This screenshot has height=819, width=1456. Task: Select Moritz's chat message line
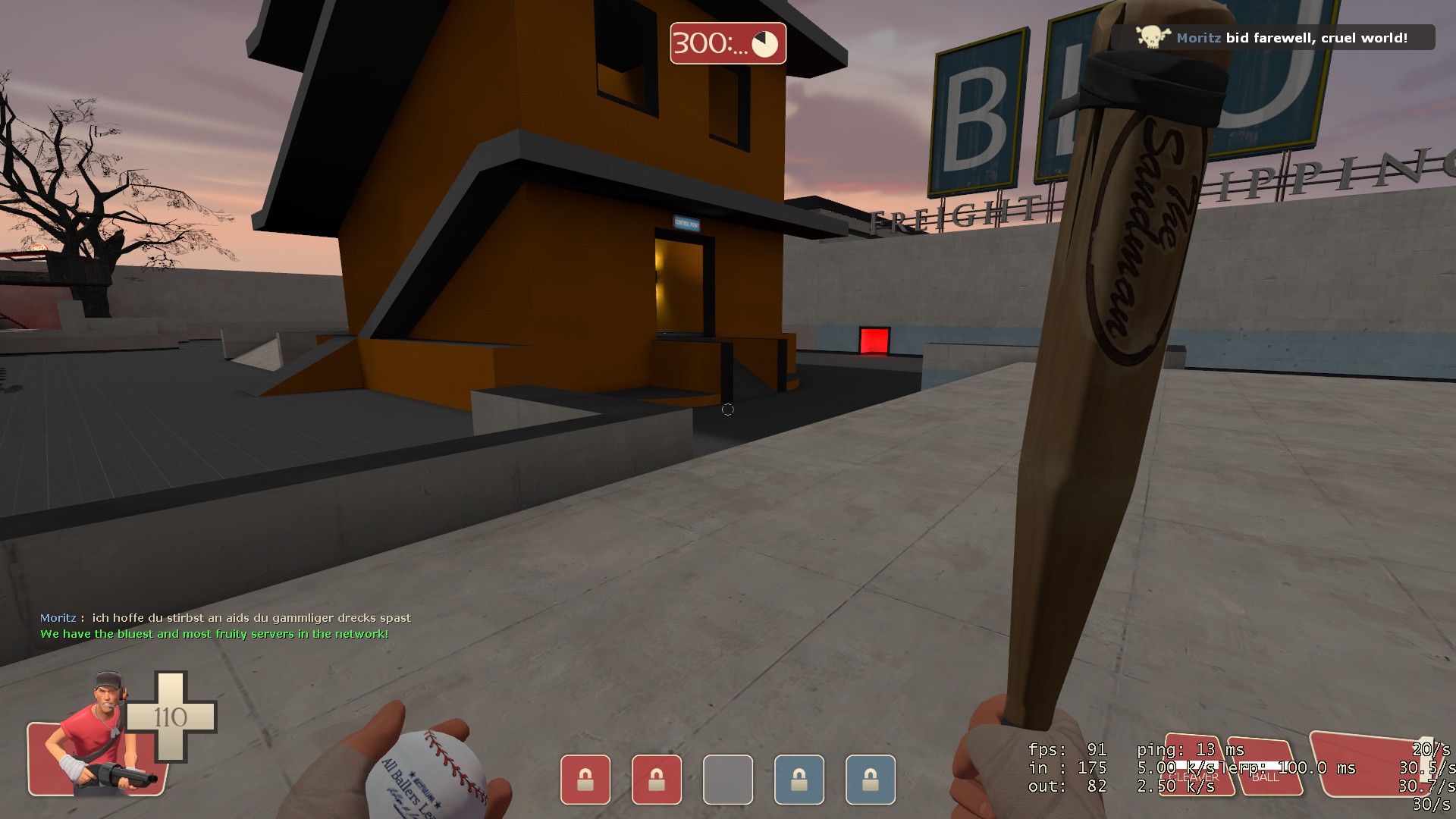225,618
